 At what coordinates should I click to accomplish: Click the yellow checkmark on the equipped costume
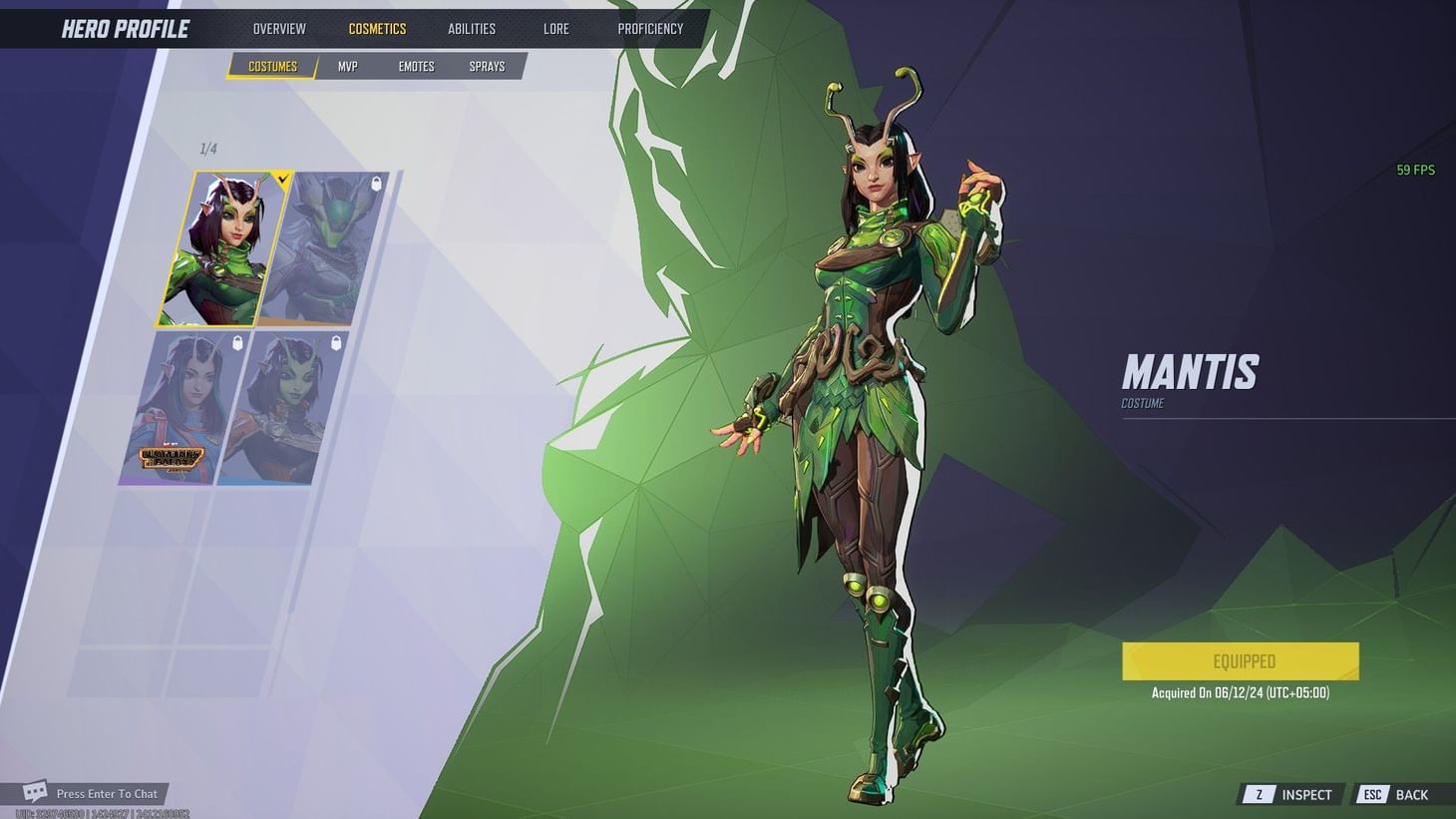click(282, 181)
